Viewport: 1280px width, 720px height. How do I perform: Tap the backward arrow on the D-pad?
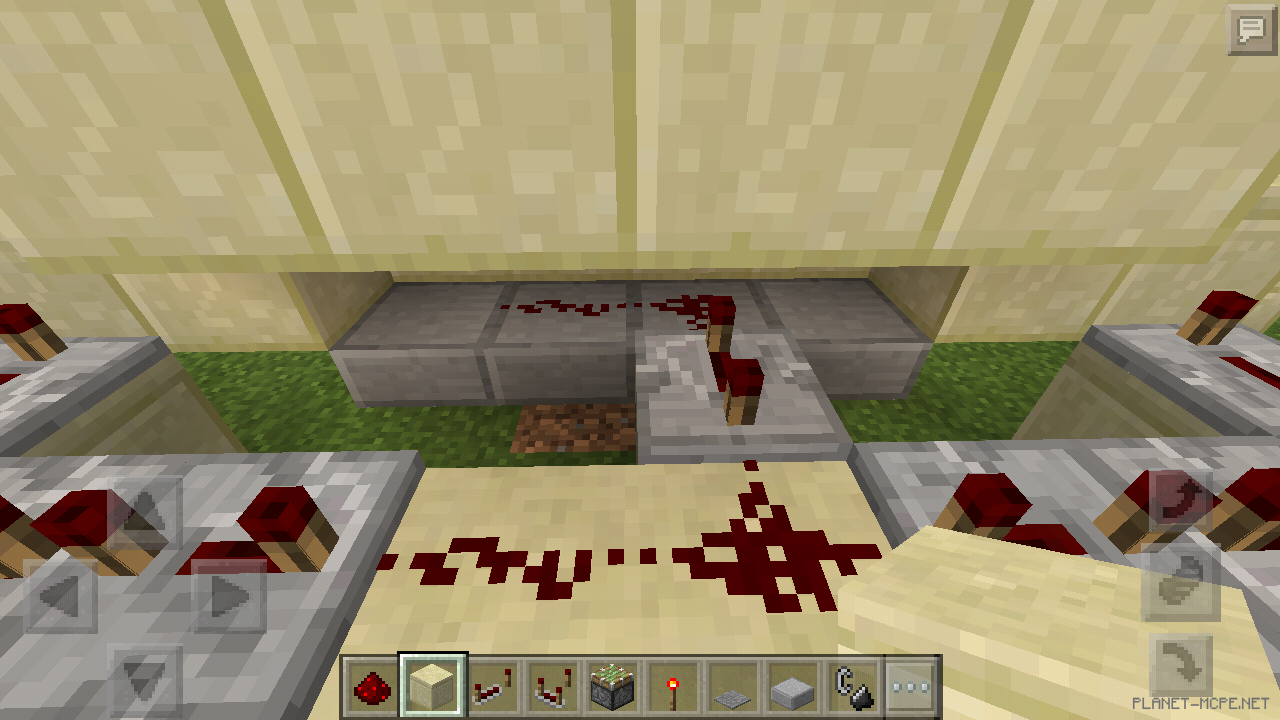pos(145,676)
